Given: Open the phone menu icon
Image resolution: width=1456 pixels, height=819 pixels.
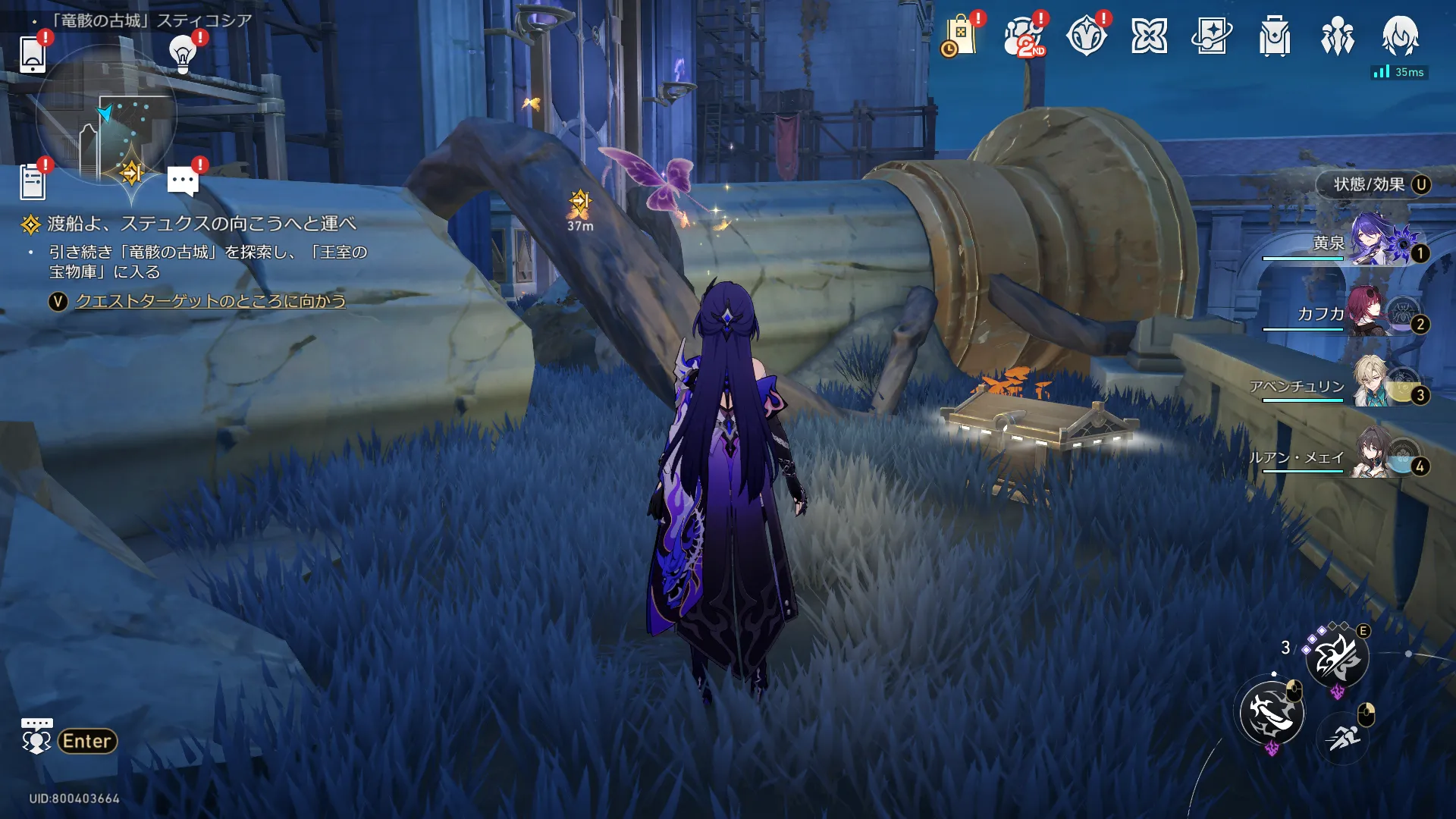Looking at the screenshot, I should tap(33, 55).
